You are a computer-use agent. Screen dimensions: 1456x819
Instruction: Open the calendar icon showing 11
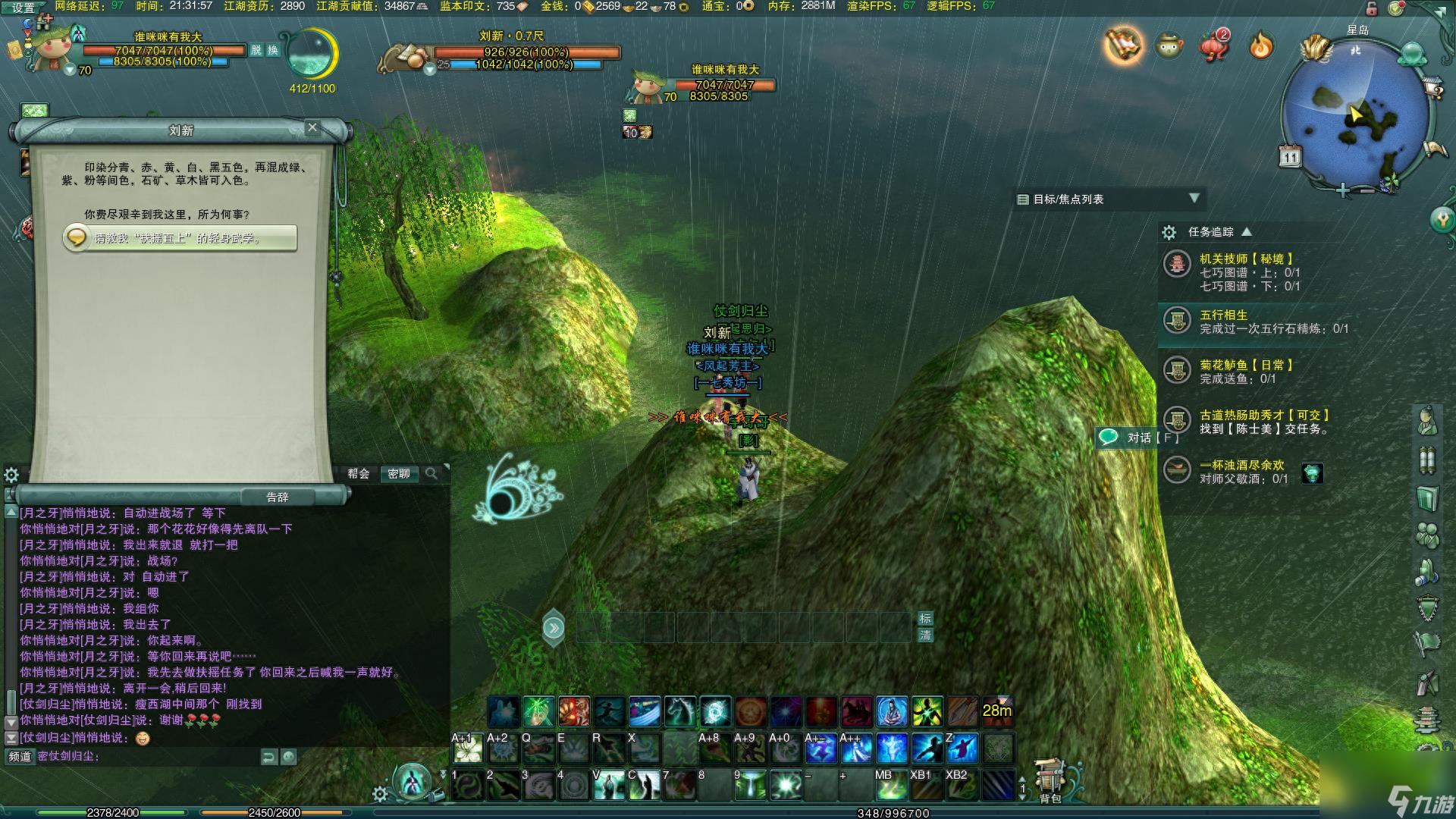pos(1290,157)
